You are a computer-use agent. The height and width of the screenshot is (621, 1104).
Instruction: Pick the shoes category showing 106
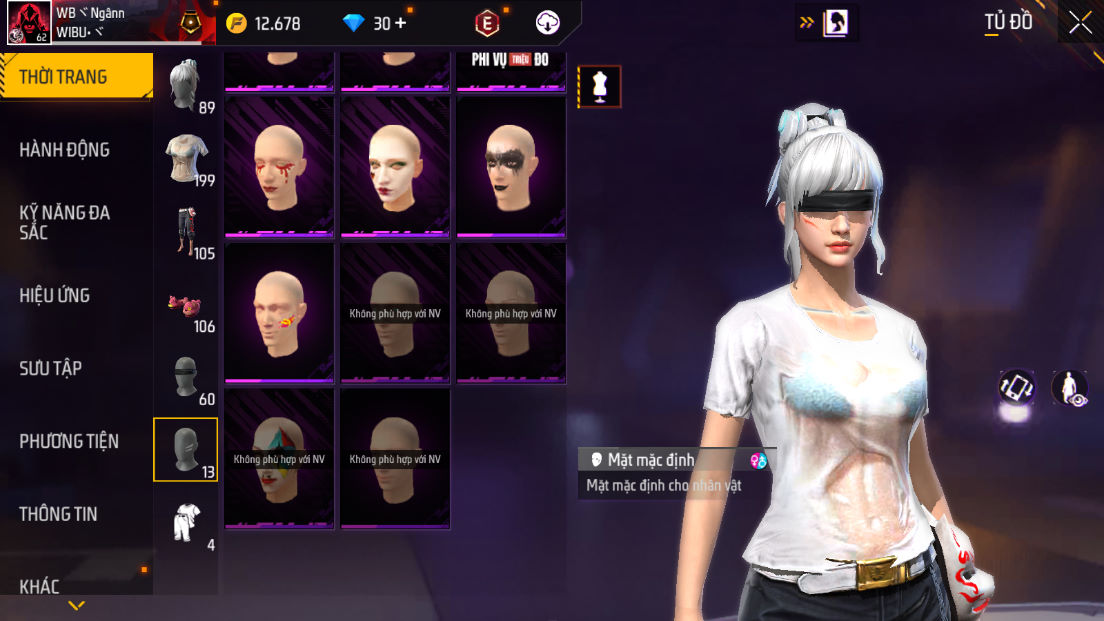(x=187, y=305)
